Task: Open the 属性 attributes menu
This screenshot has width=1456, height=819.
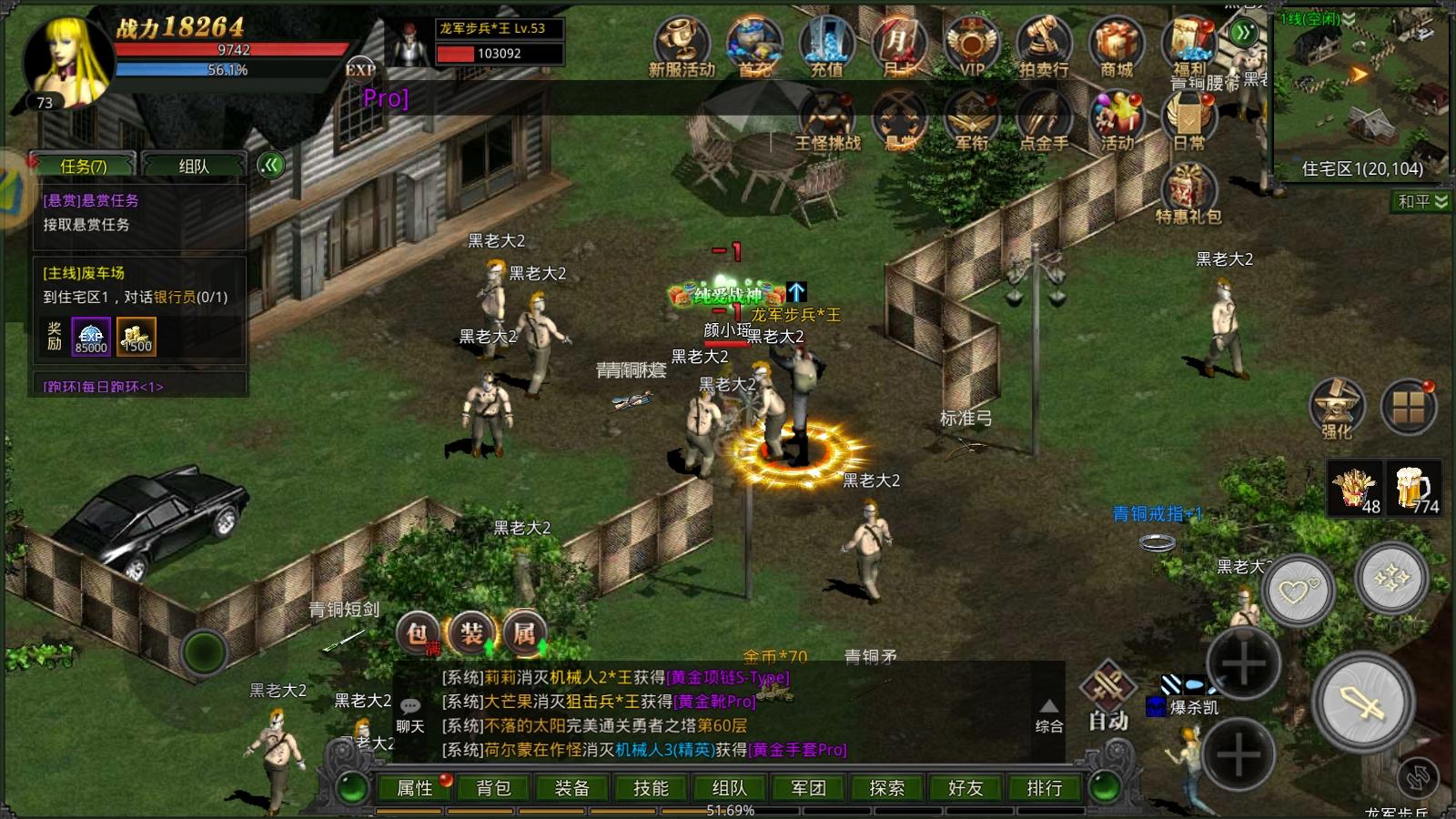Action: click(x=415, y=788)
